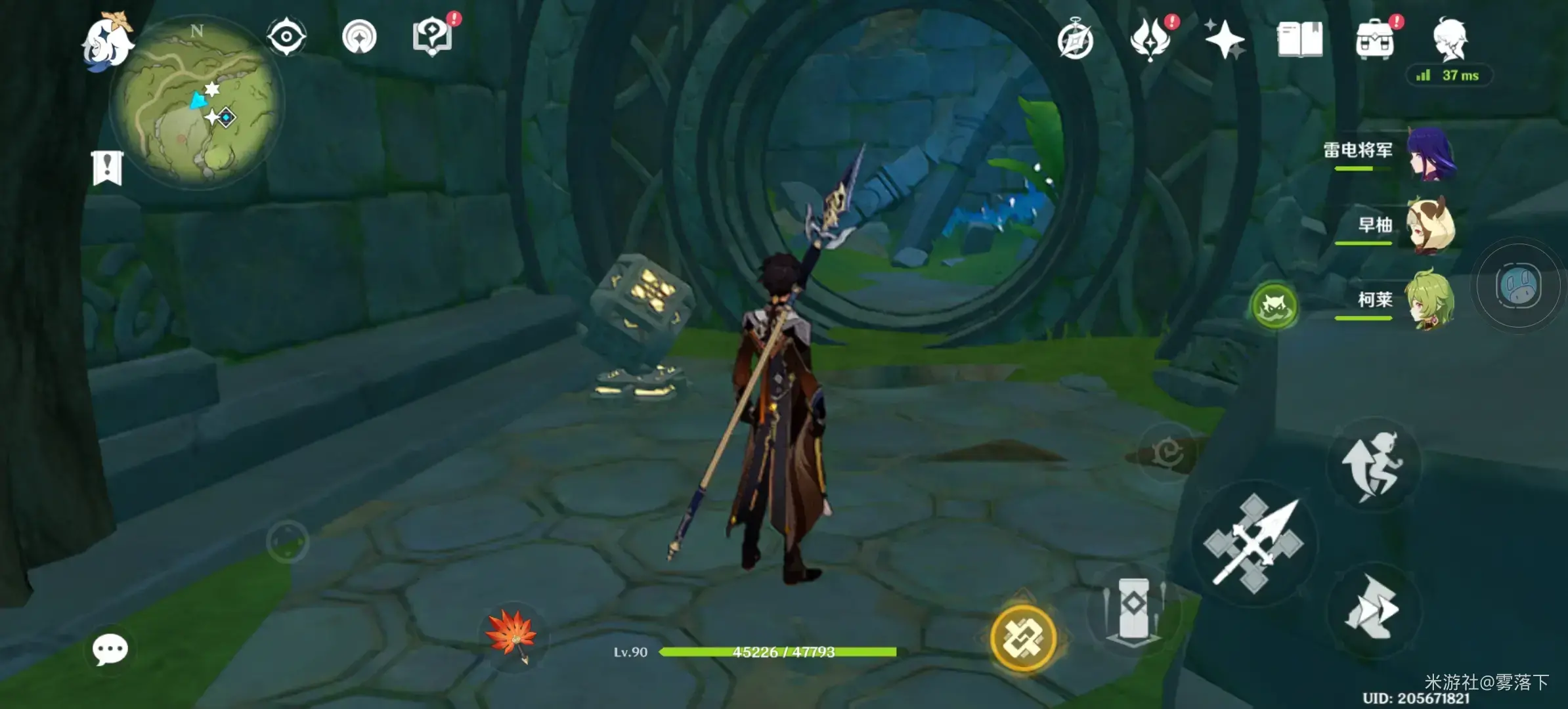The image size is (1568, 709).
Task: Use the green cat quick-swap burst icon
Action: click(1274, 306)
